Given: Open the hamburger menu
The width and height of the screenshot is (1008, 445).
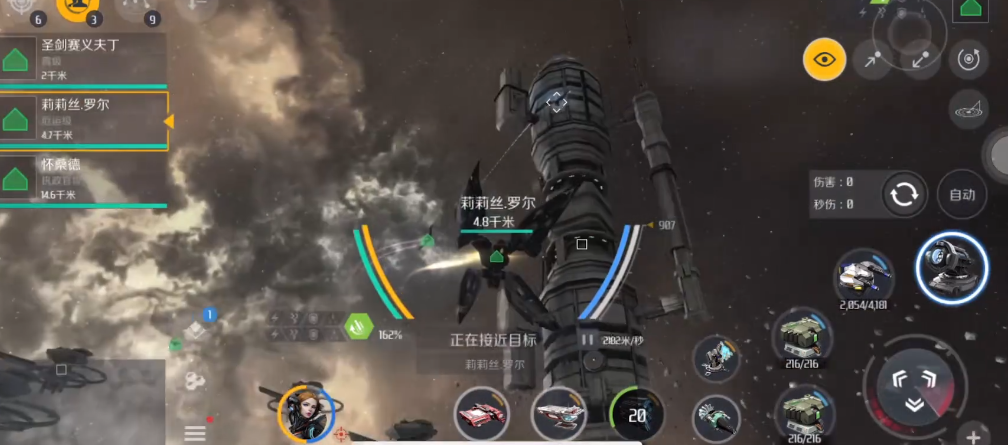Looking at the screenshot, I should (195, 433).
